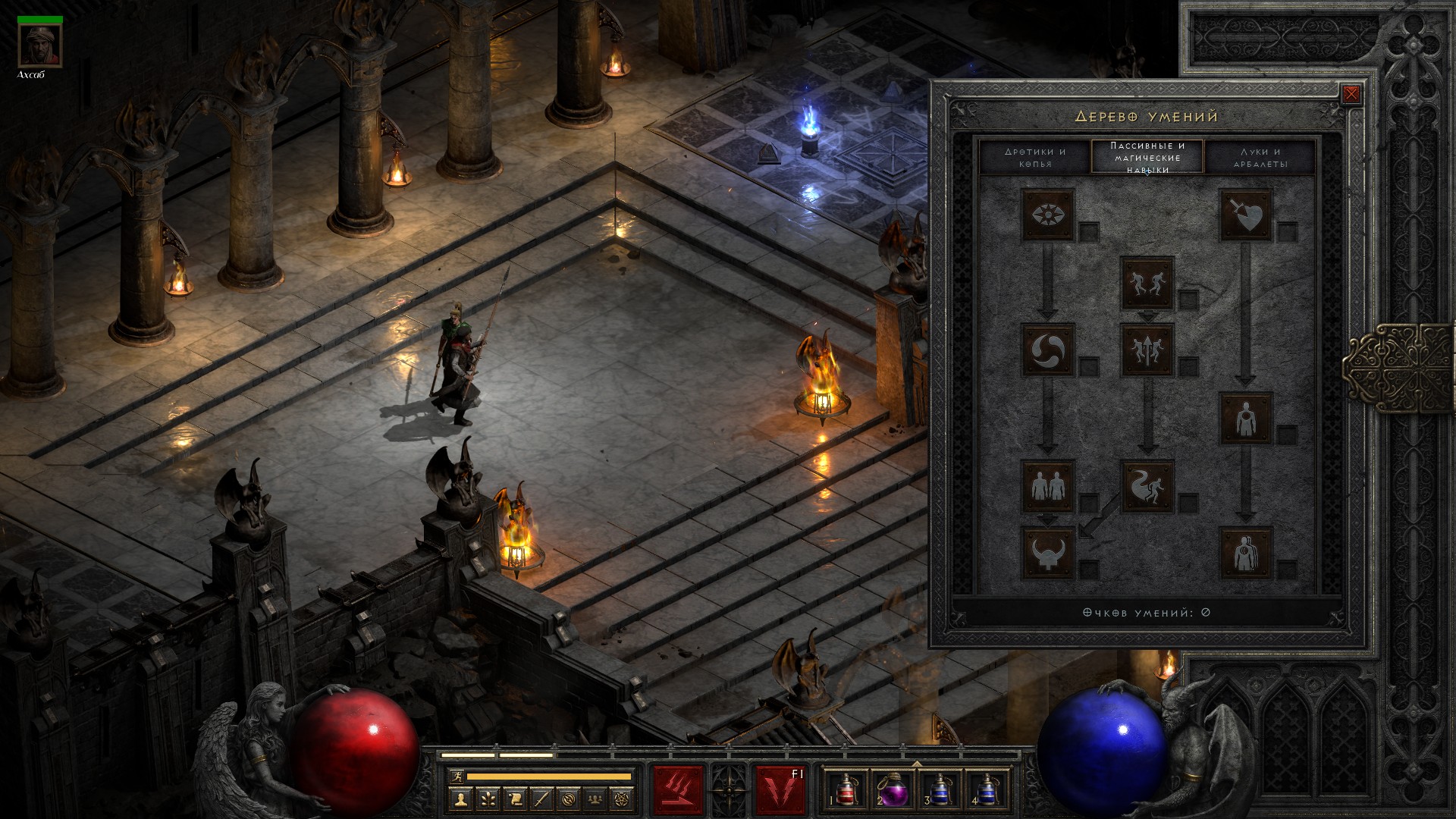Viewport: 1456px width, 819px height.
Task: Open the right-click skill assigned to F1
Action: point(780,790)
